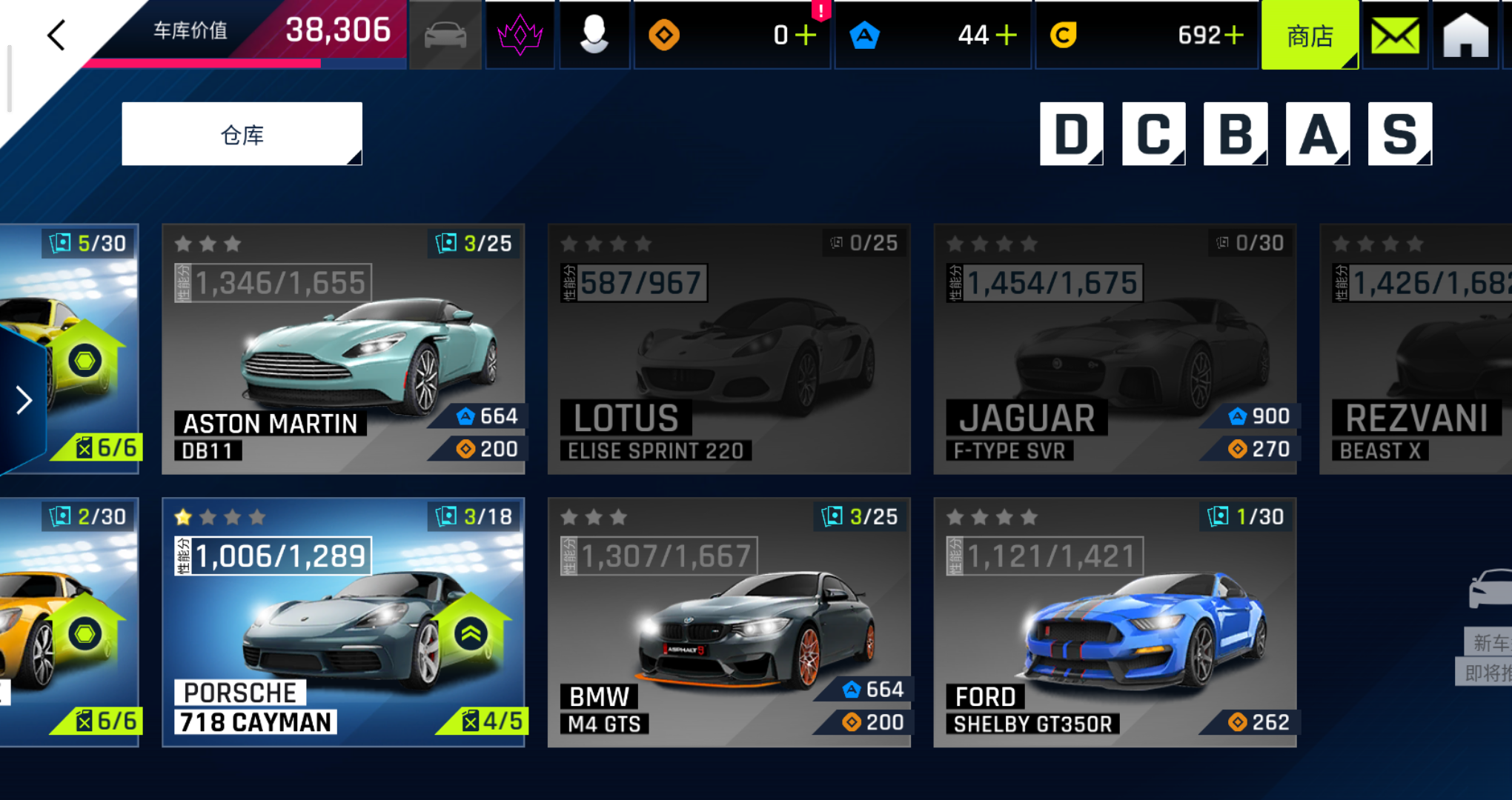Open the player profile icon

(x=594, y=35)
